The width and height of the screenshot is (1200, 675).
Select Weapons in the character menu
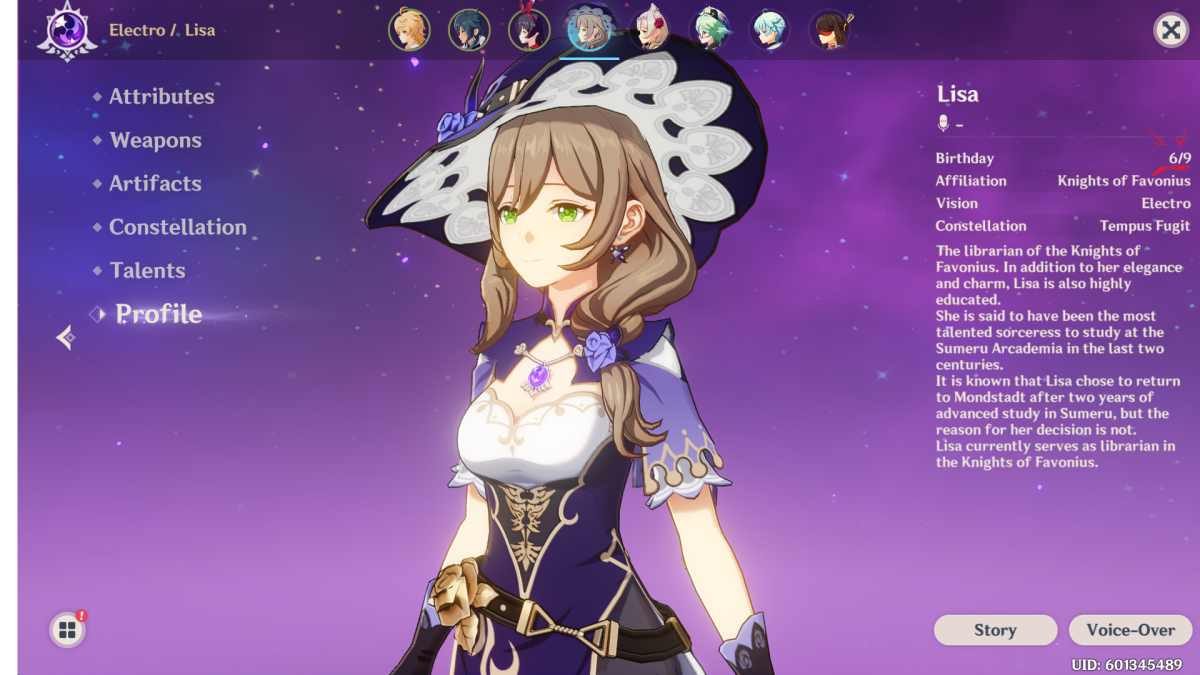[x=155, y=141]
